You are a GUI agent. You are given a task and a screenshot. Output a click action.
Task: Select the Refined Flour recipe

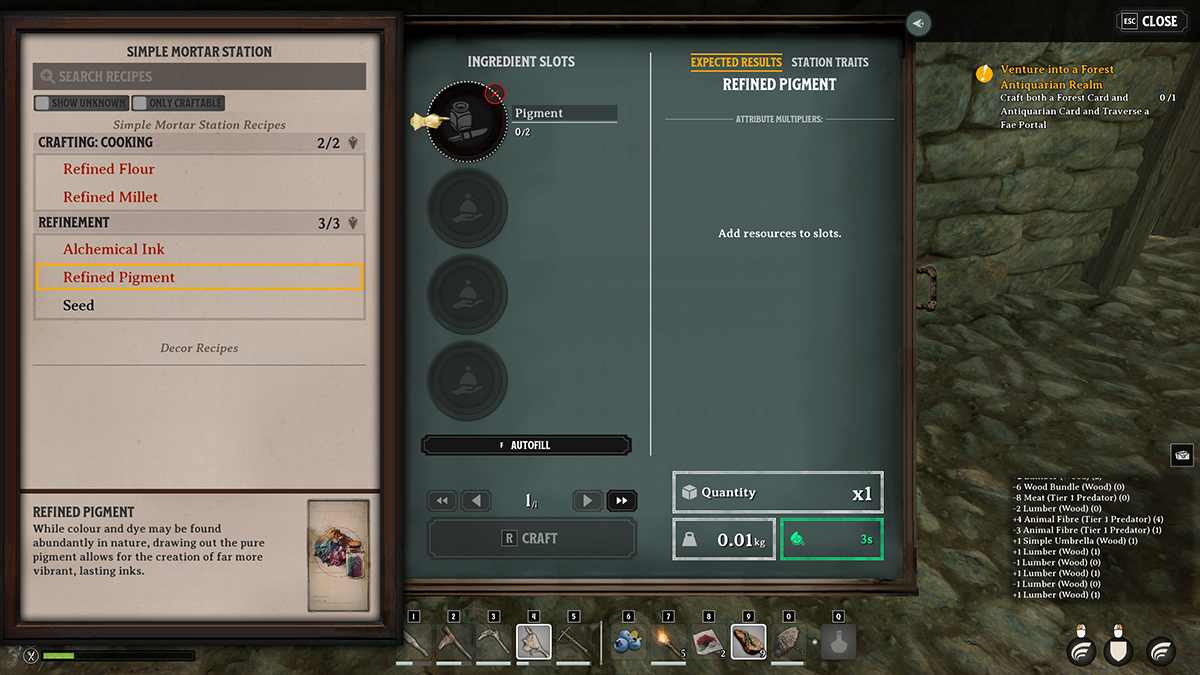(x=109, y=169)
